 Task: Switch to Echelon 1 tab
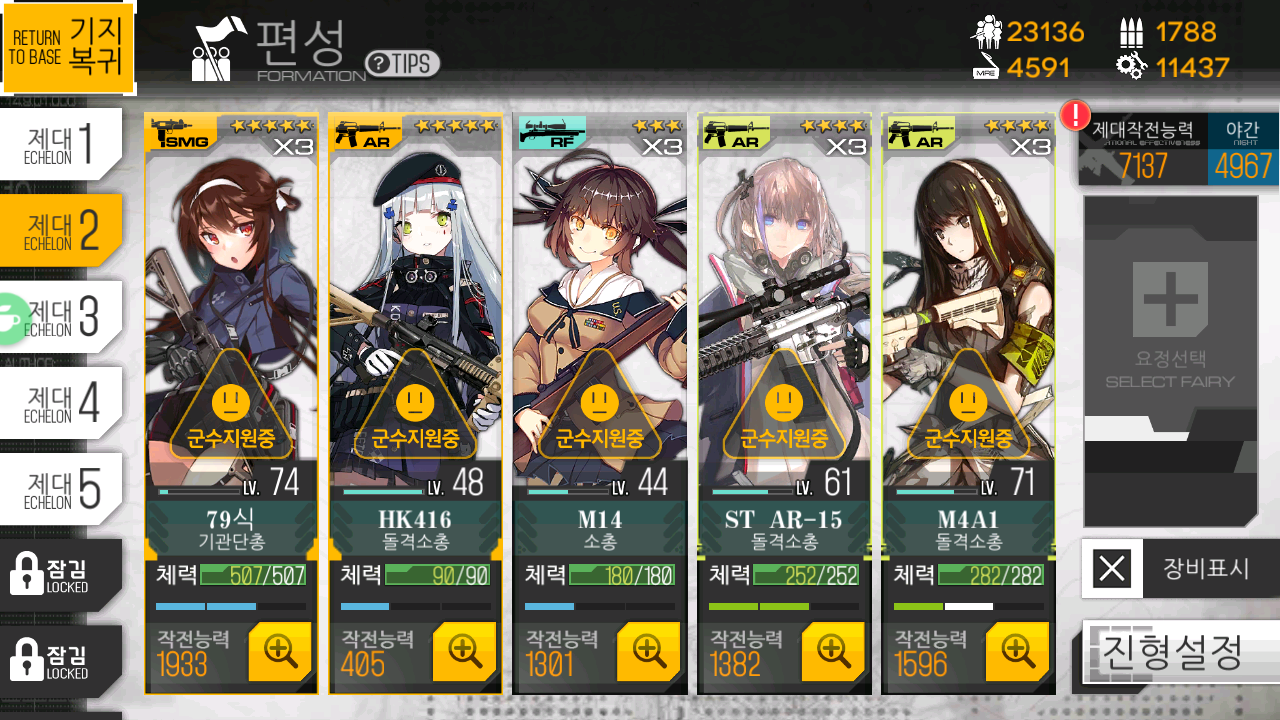[61, 144]
